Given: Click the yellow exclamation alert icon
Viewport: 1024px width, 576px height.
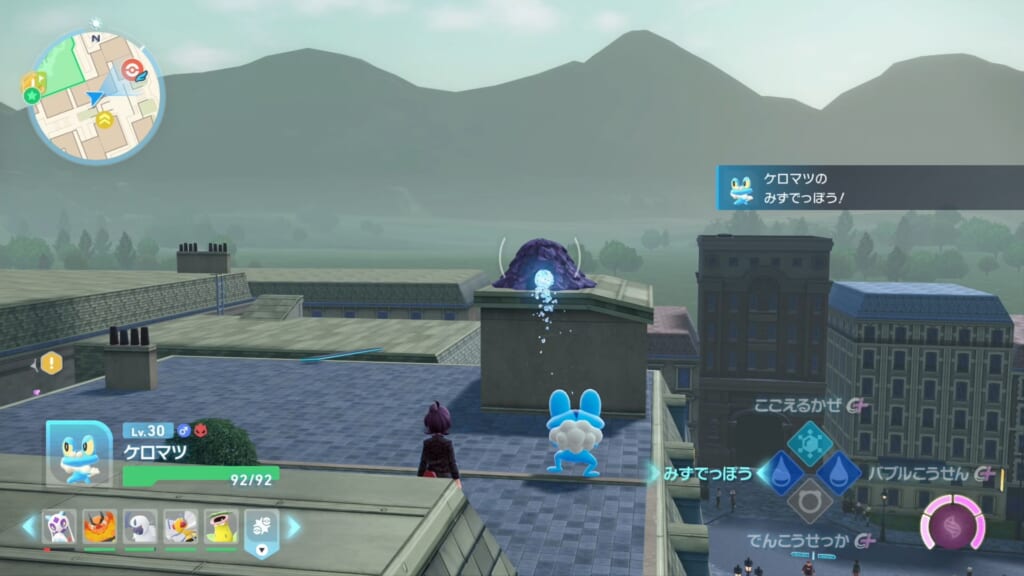Looking at the screenshot, I should [50, 363].
